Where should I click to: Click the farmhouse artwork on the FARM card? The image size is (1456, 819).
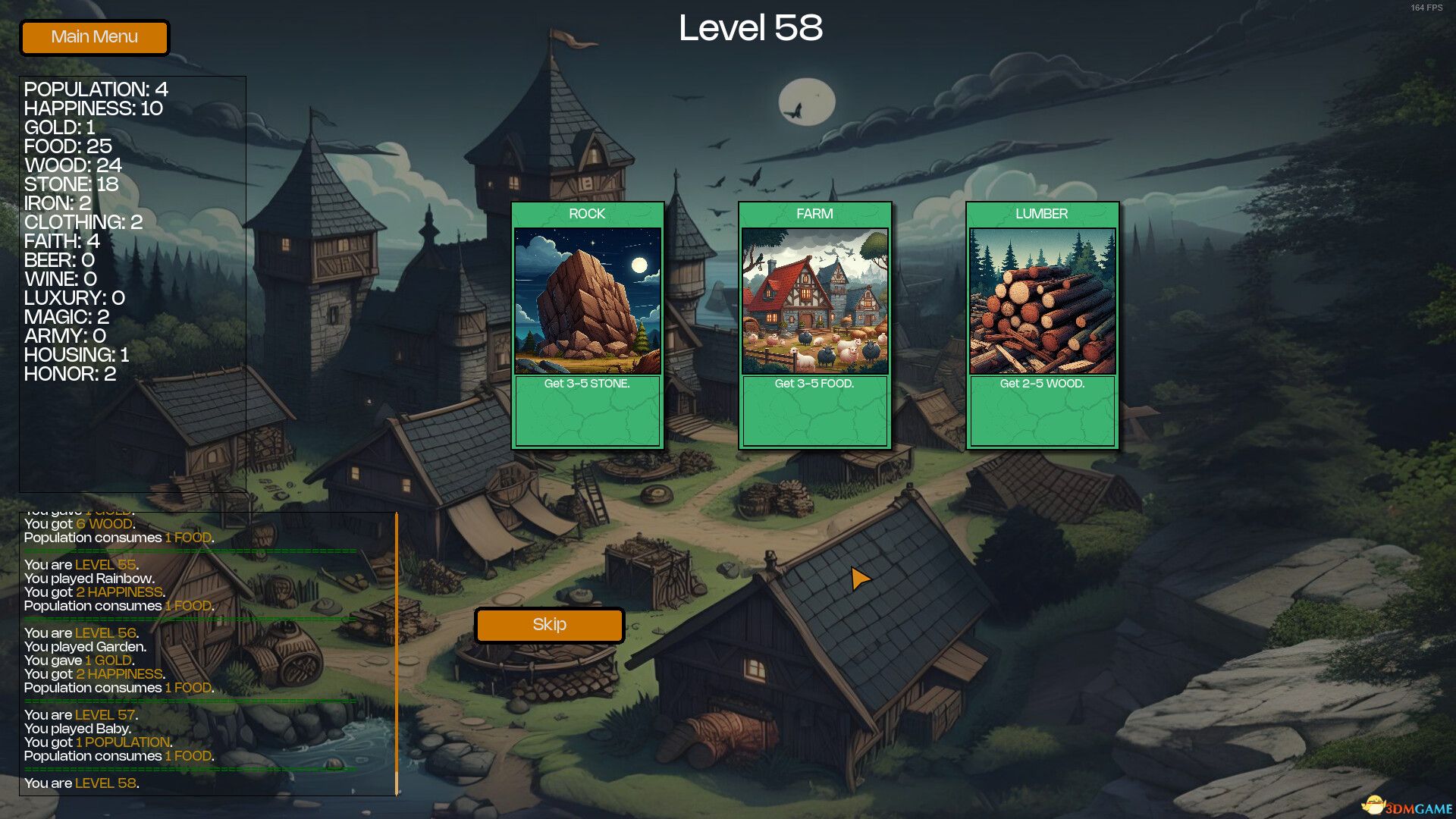(x=814, y=300)
